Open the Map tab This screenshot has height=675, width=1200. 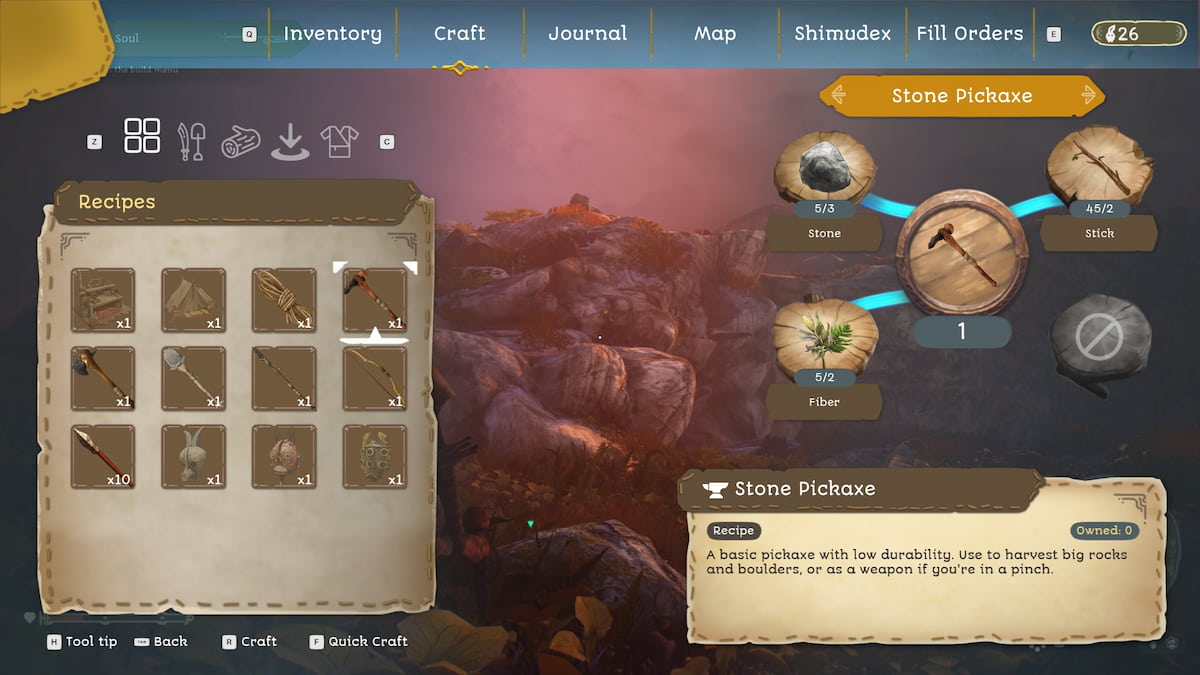pos(715,33)
